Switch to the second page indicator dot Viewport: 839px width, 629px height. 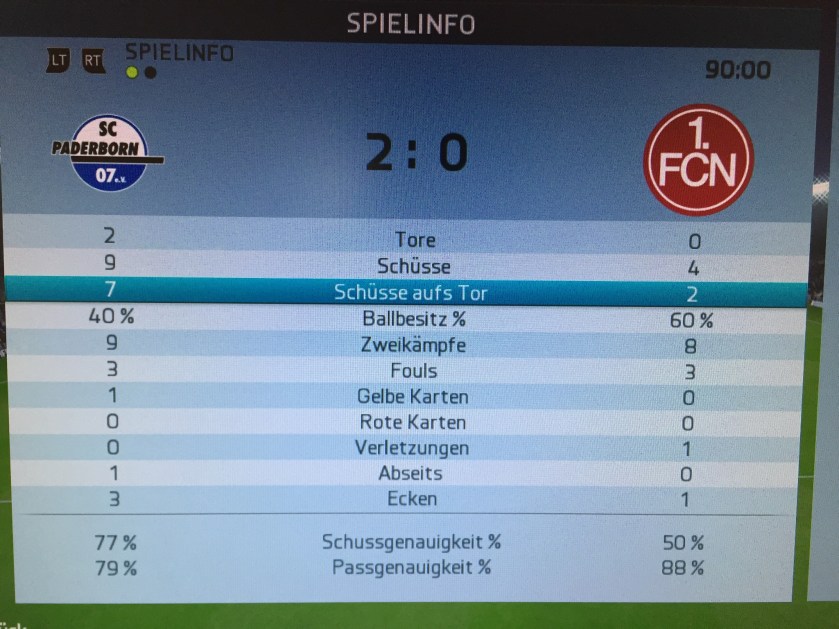pos(150,72)
